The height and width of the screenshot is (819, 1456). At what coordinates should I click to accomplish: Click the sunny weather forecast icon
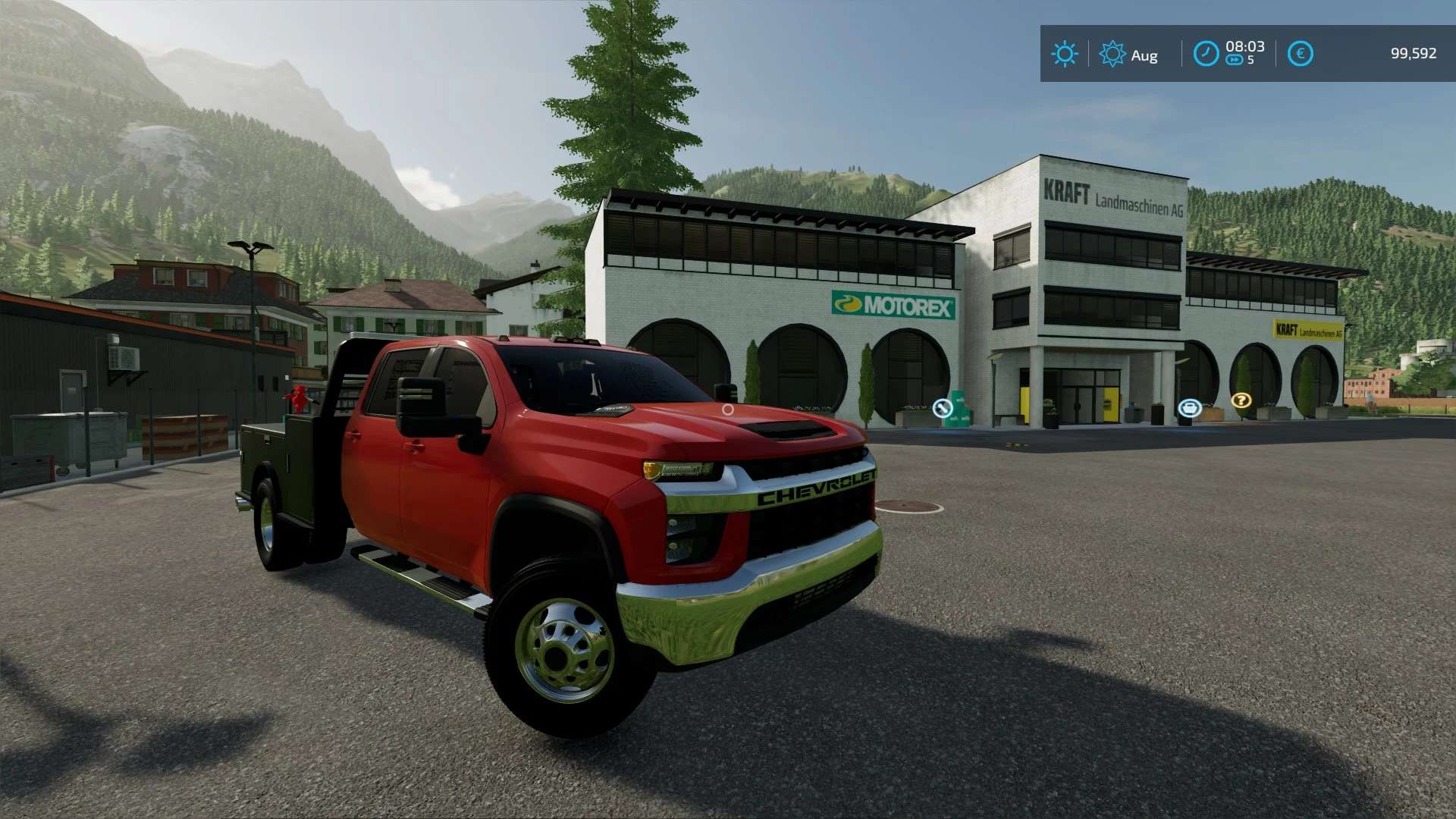[1064, 54]
